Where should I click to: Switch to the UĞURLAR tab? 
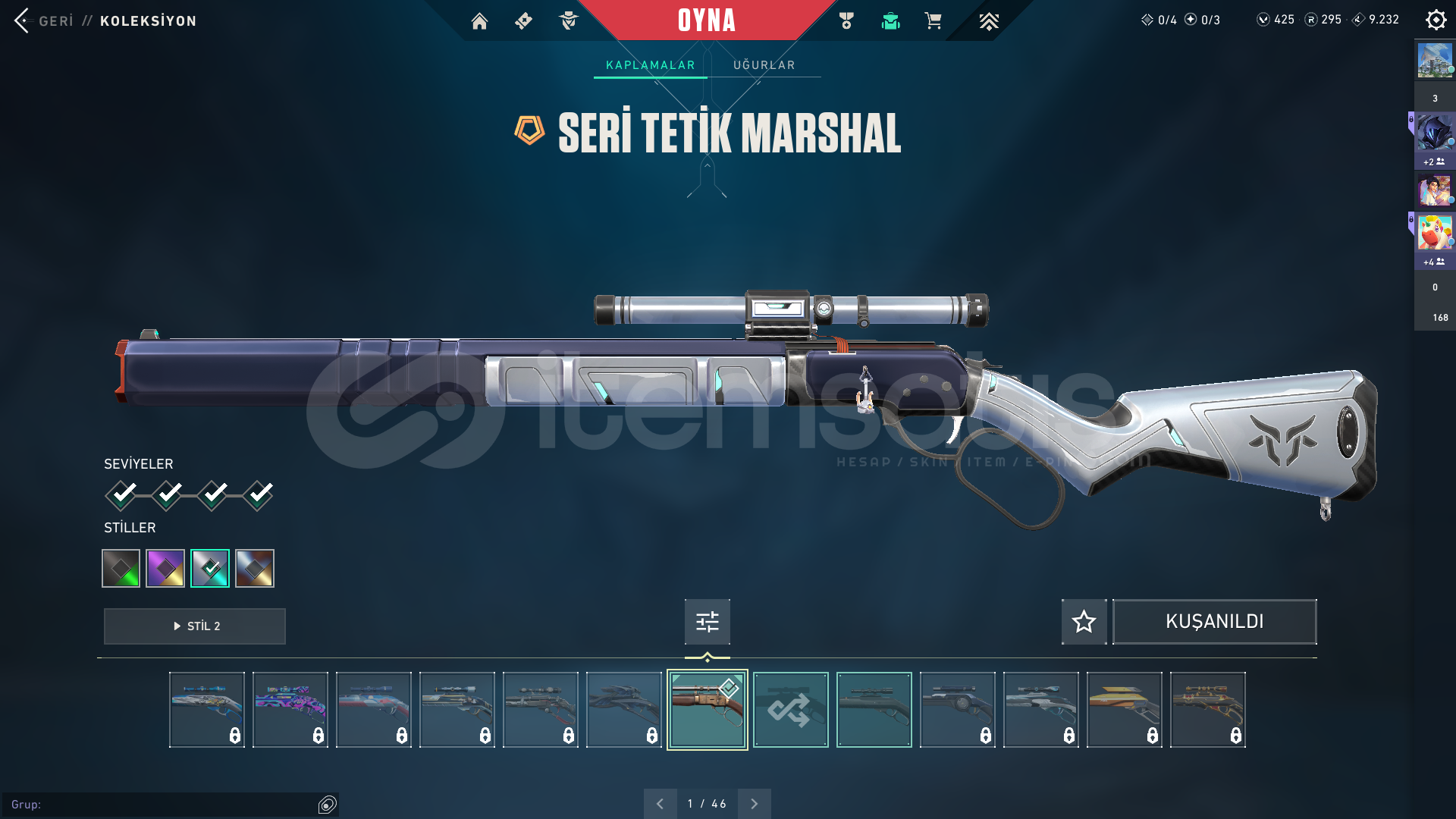click(x=764, y=65)
